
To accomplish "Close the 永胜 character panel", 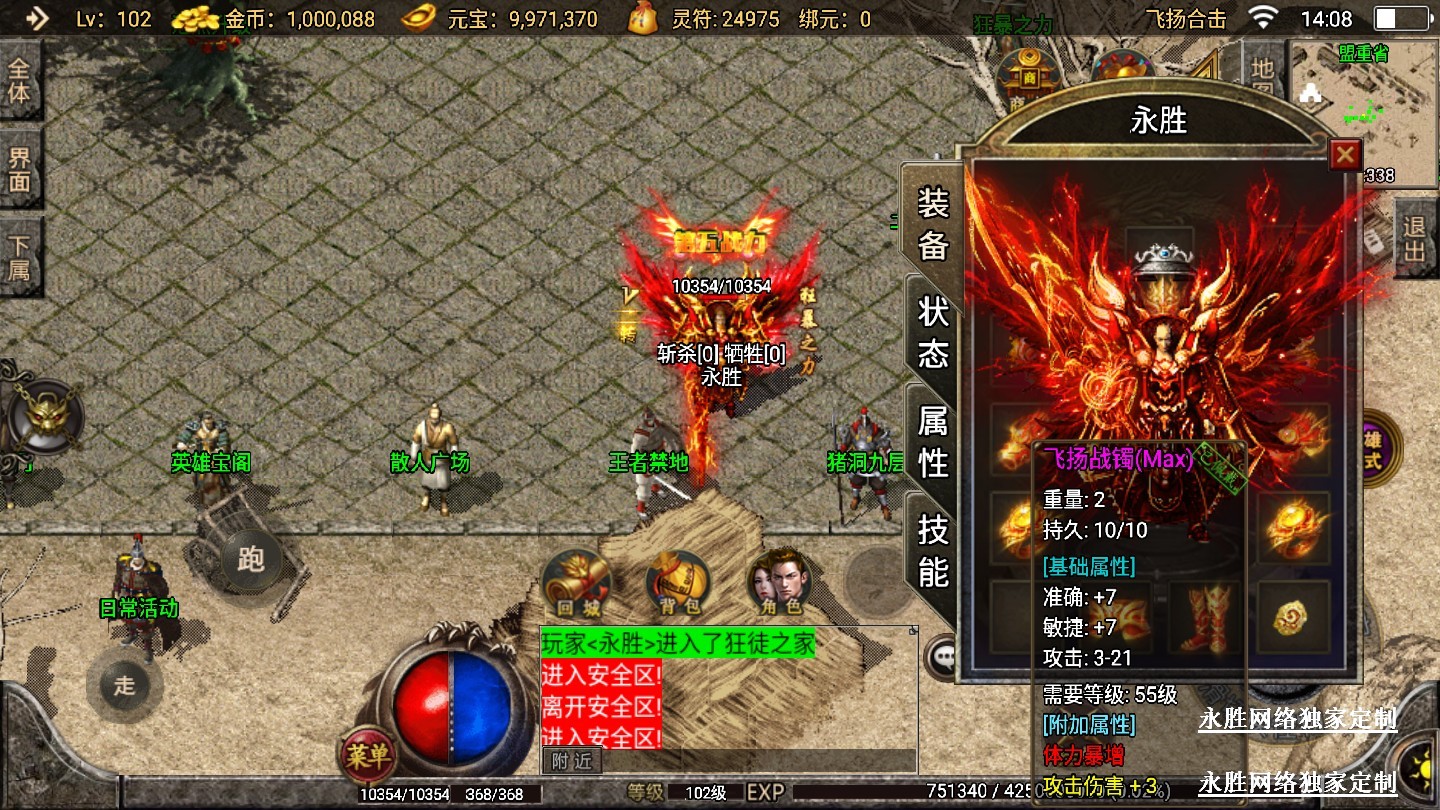I will (1345, 155).
